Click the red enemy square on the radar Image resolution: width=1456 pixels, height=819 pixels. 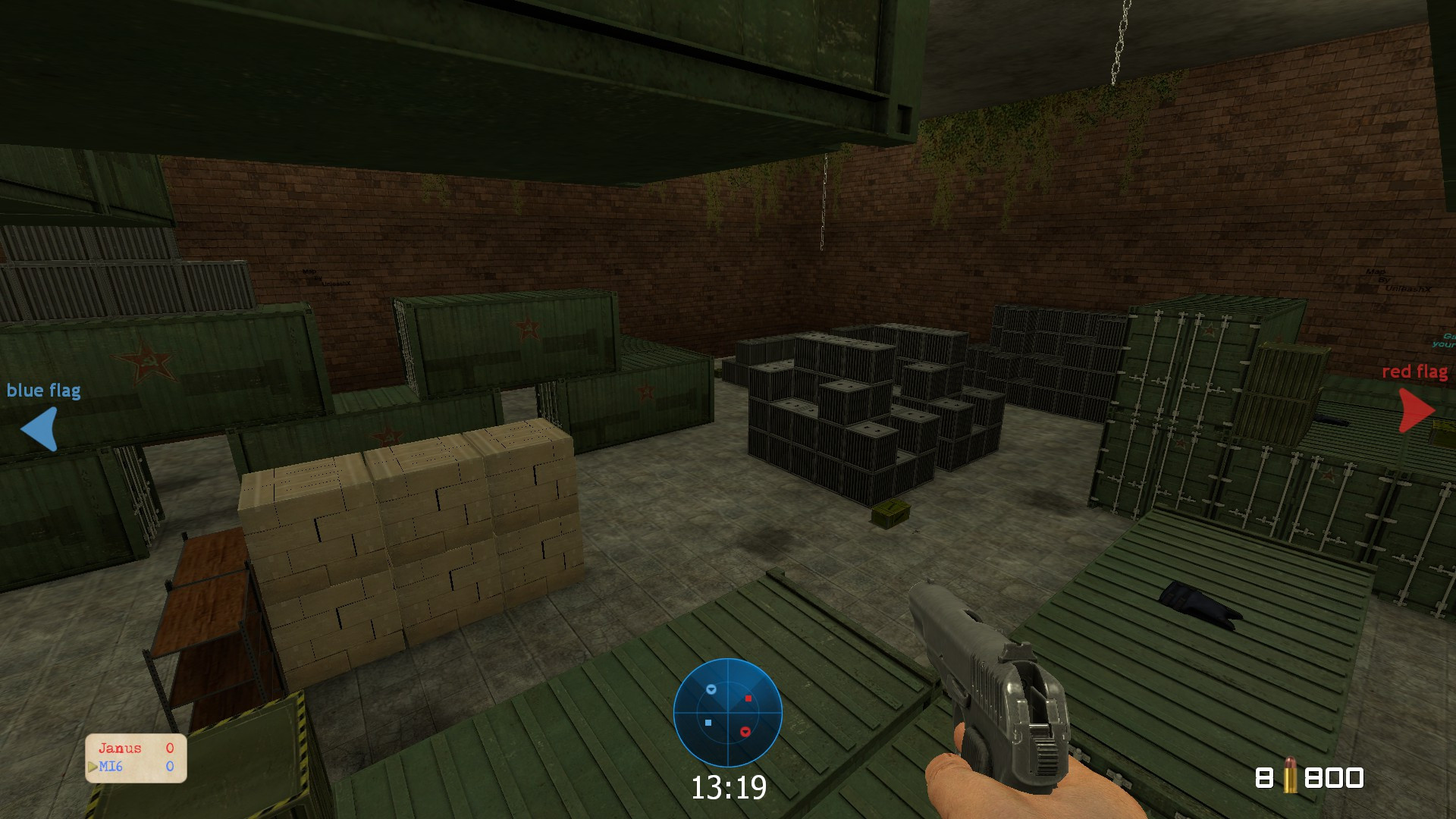(x=748, y=699)
